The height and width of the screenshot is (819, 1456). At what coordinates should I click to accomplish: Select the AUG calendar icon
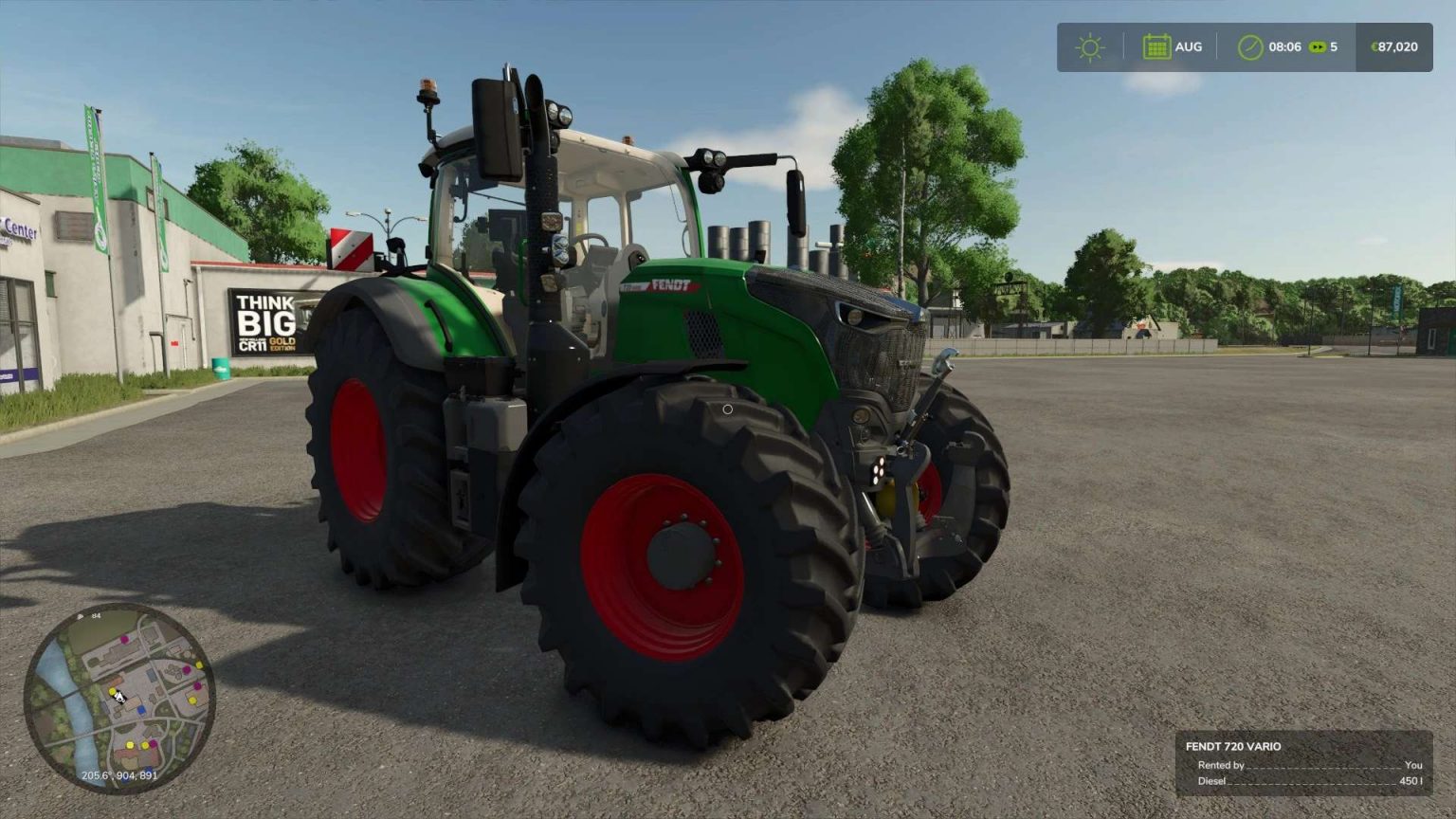pos(1158,45)
